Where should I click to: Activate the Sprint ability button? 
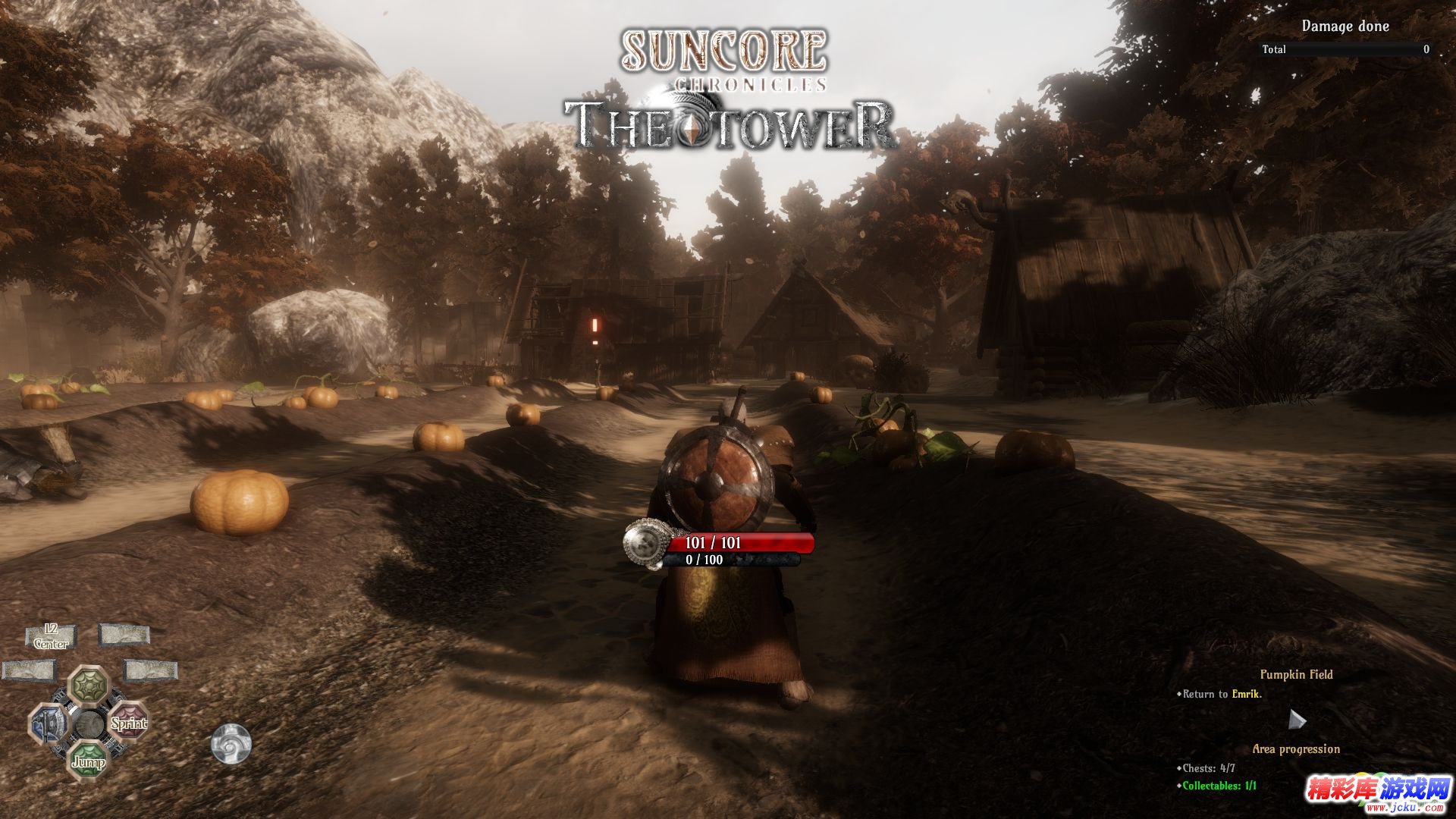click(129, 723)
